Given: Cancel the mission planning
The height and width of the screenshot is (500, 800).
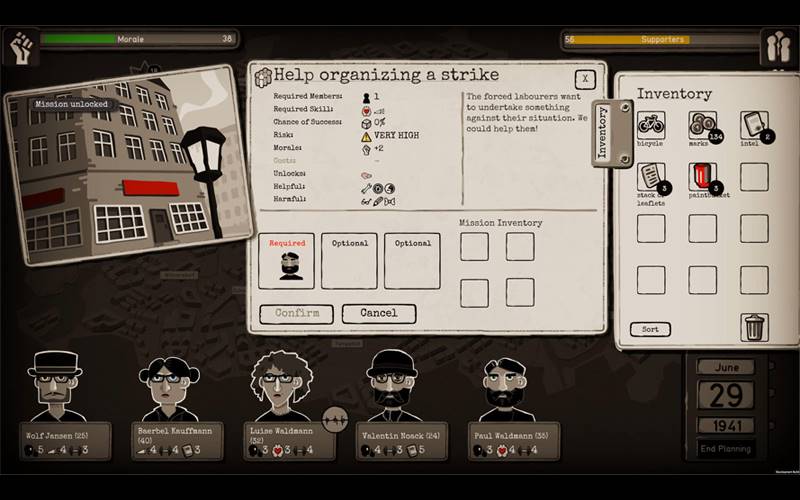Looking at the screenshot, I should coord(378,313).
